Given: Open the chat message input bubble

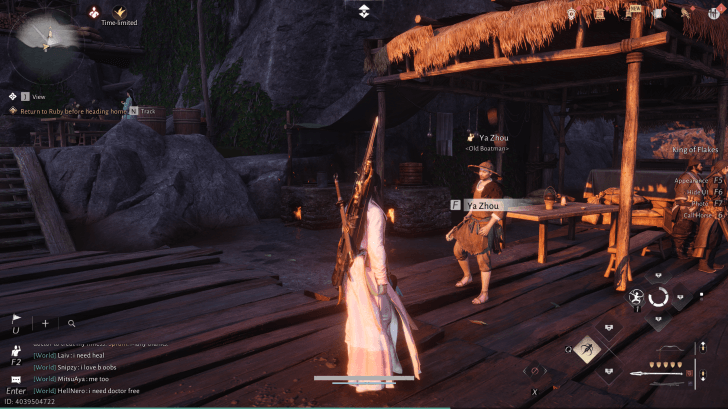Looking at the screenshot, I should coord(16,380).
